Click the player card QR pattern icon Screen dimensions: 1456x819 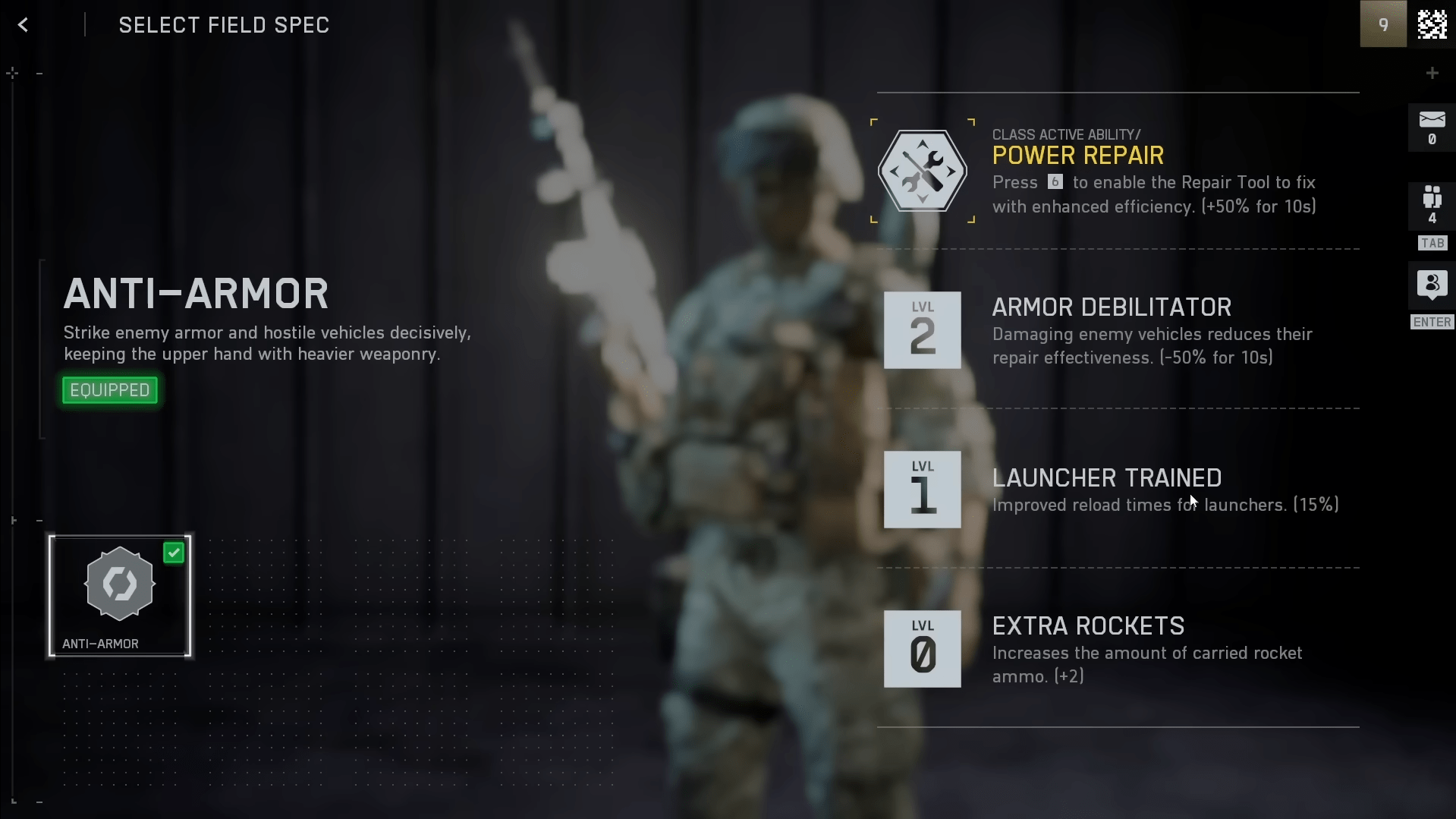click(x=1432, y=24)
